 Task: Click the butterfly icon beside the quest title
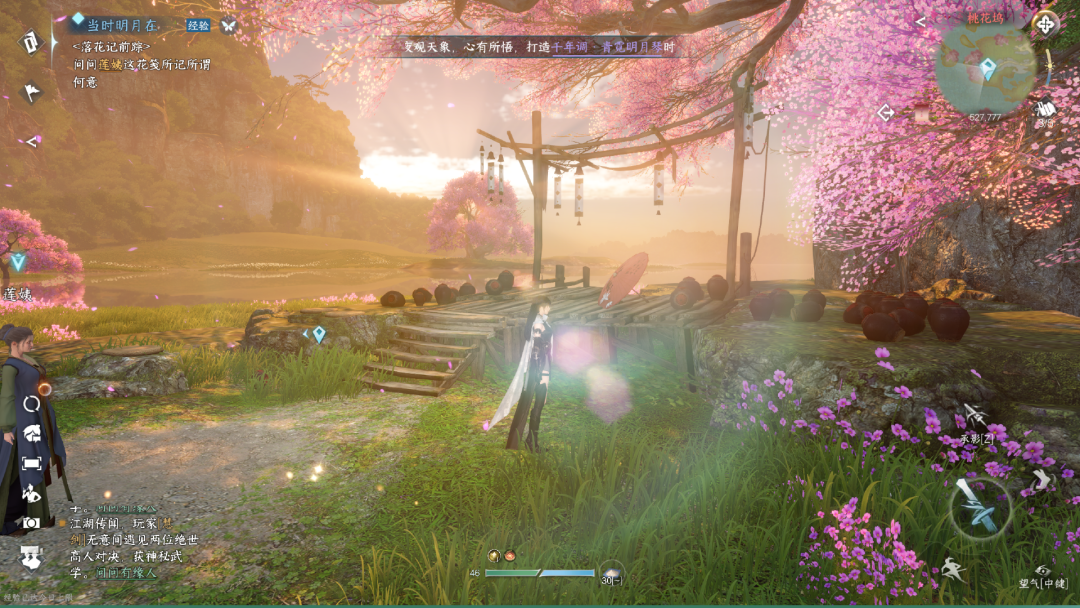[x=229, y=26]
